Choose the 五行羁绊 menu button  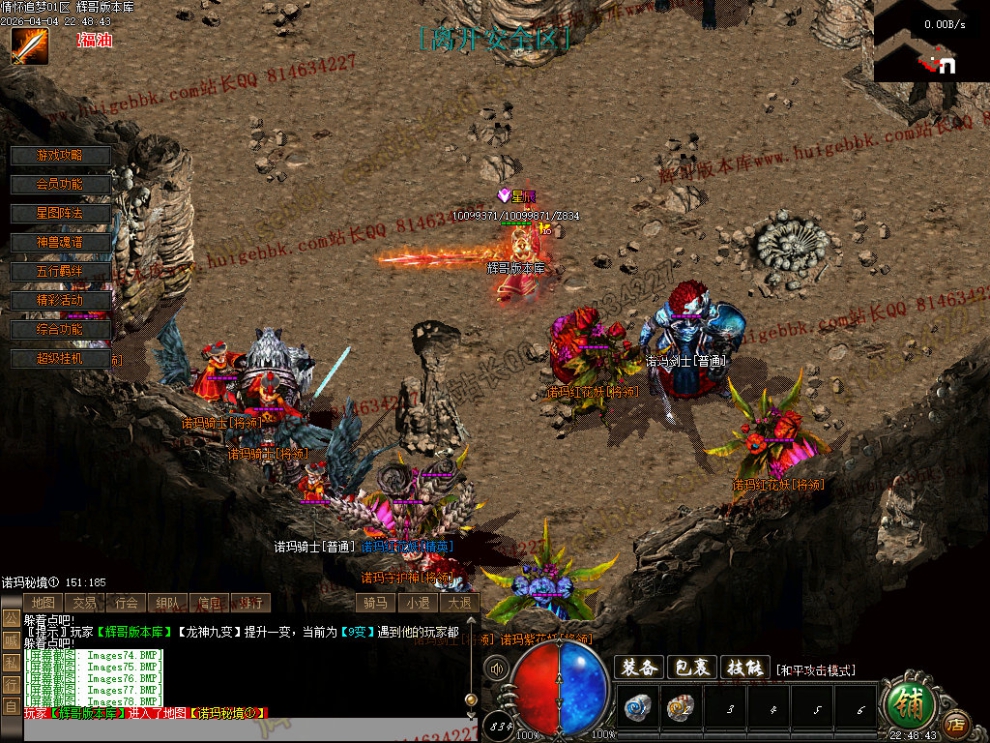pyautogui.click(x=60, y=271)
